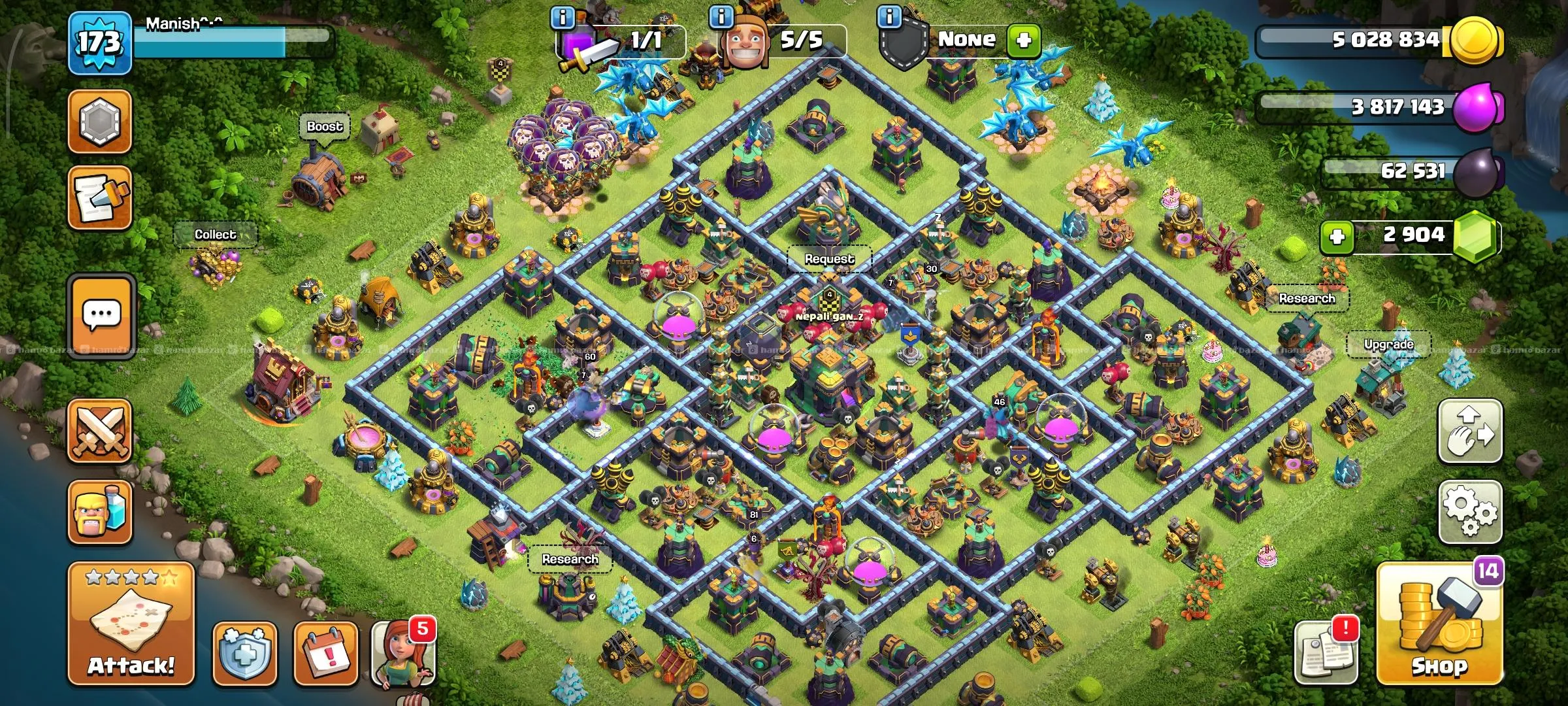The height and width of the screenshot is (706, 1568).
Task: Open the army overview barbarian button
Action: [x=100, y=512]
